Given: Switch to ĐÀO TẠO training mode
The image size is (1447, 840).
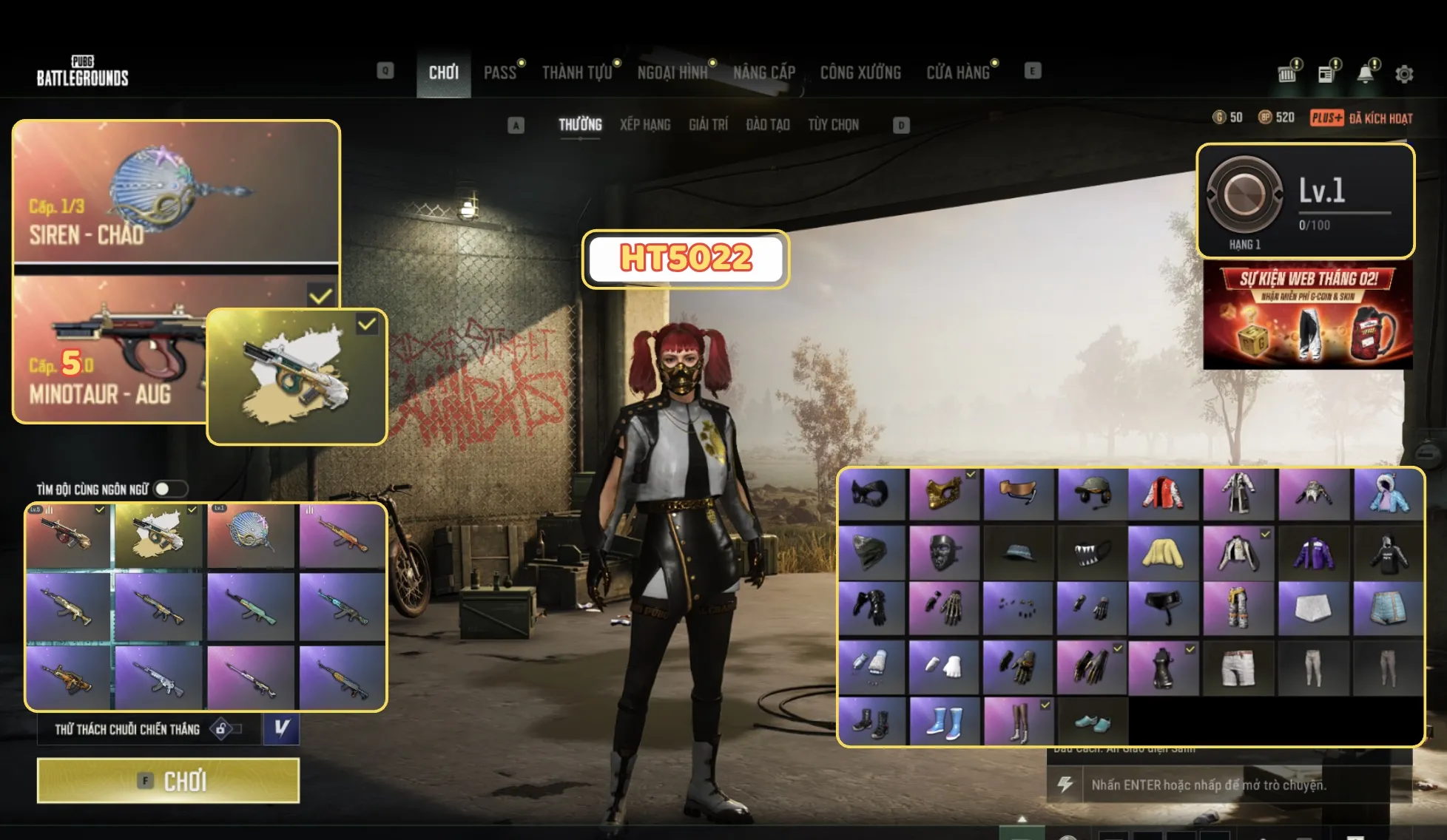Looking at the screenshot, I should (768, 125).
